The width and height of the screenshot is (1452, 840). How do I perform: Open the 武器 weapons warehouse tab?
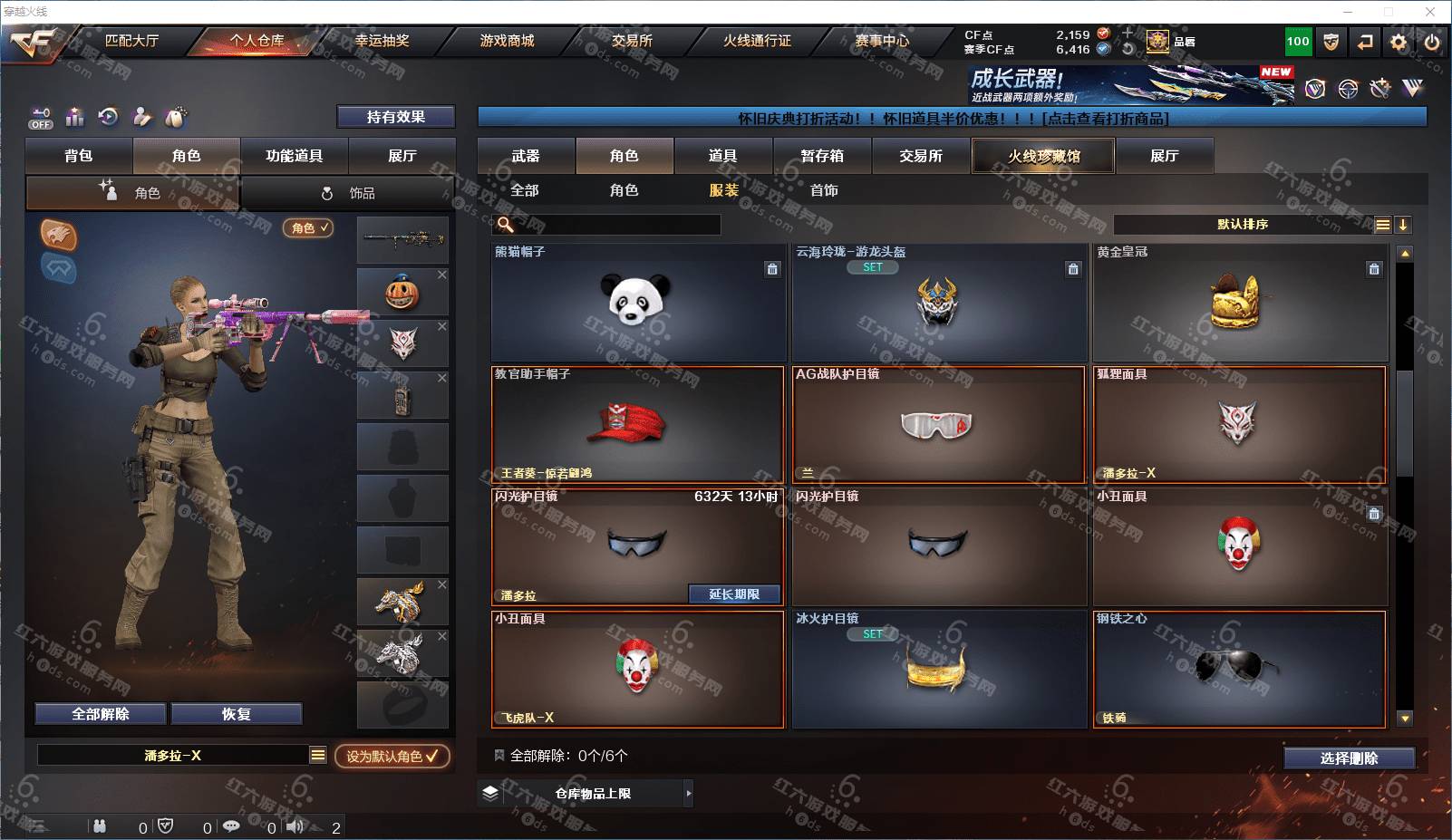coord(526,156)
